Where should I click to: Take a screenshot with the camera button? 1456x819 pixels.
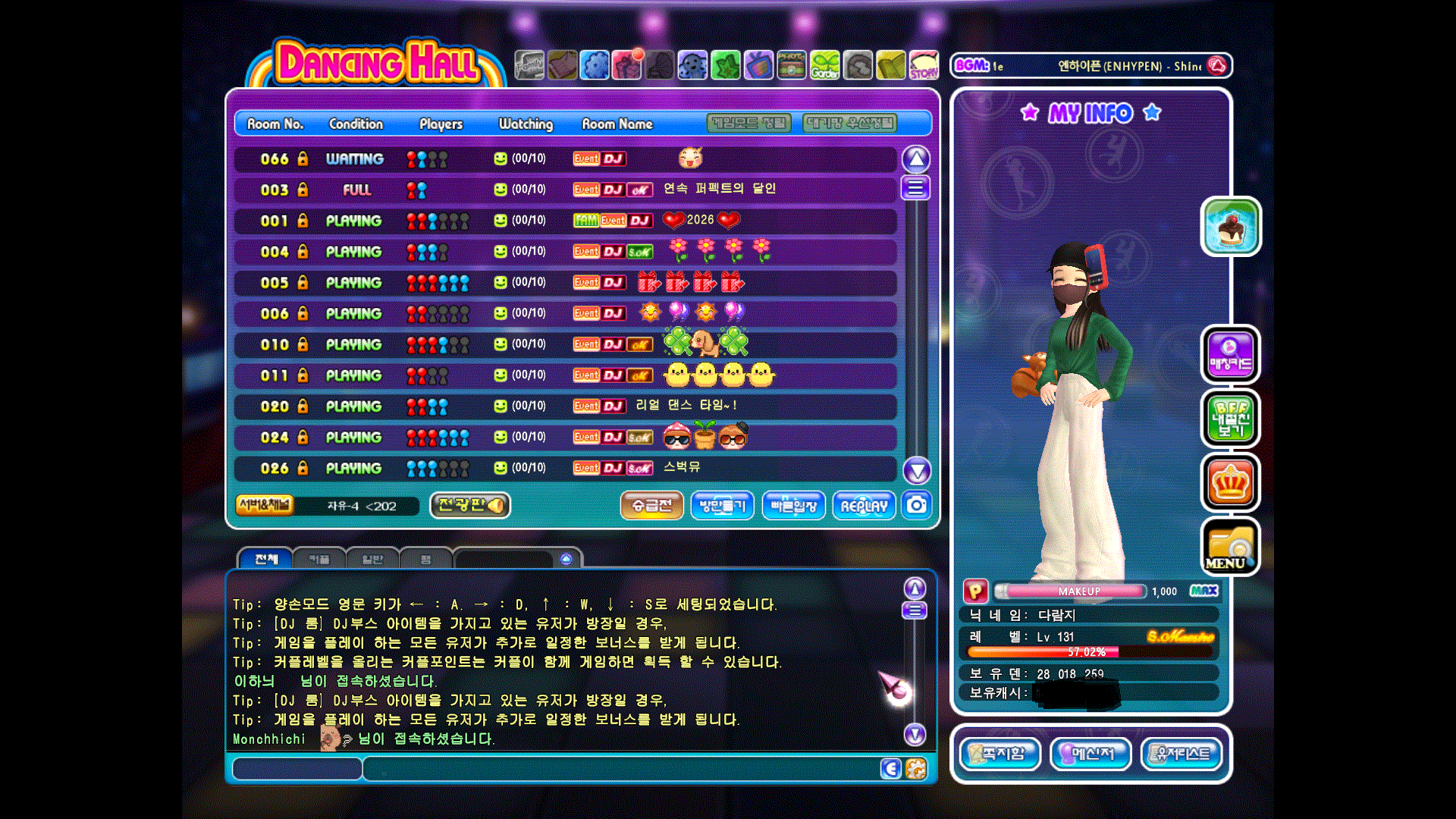coord(917,505)
